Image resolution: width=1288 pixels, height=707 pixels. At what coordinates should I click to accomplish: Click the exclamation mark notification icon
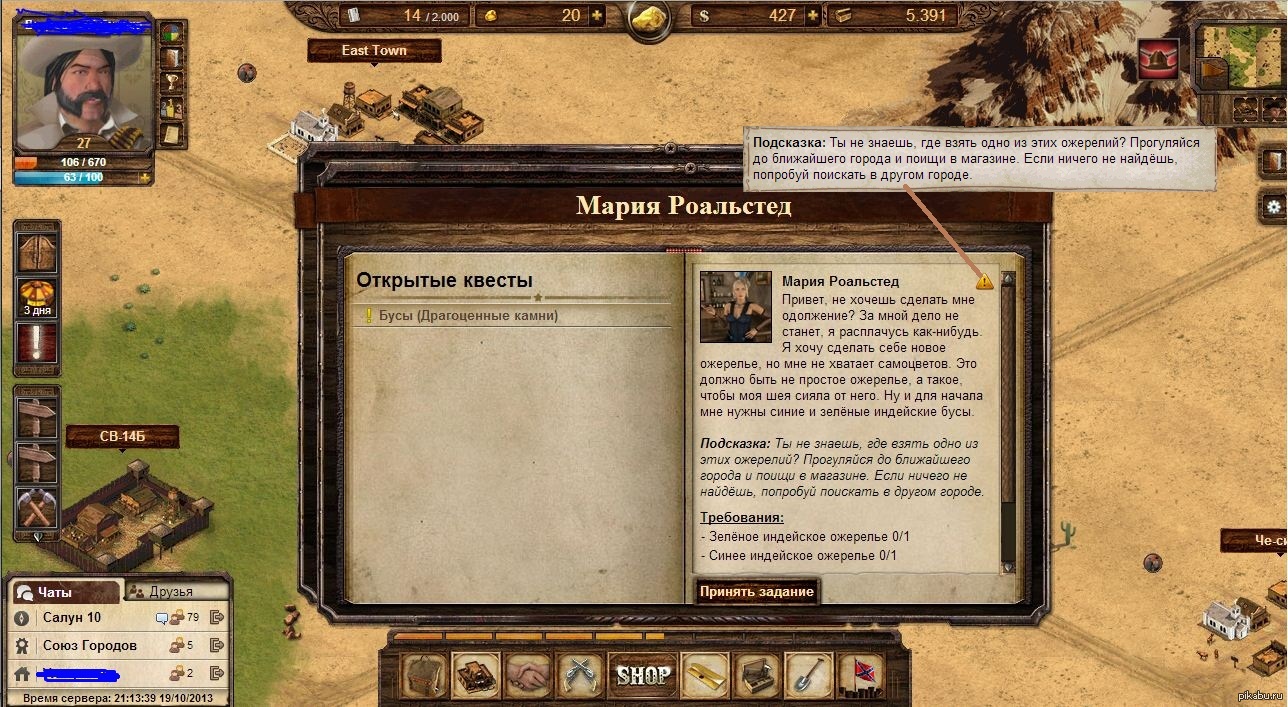(37, 343)
